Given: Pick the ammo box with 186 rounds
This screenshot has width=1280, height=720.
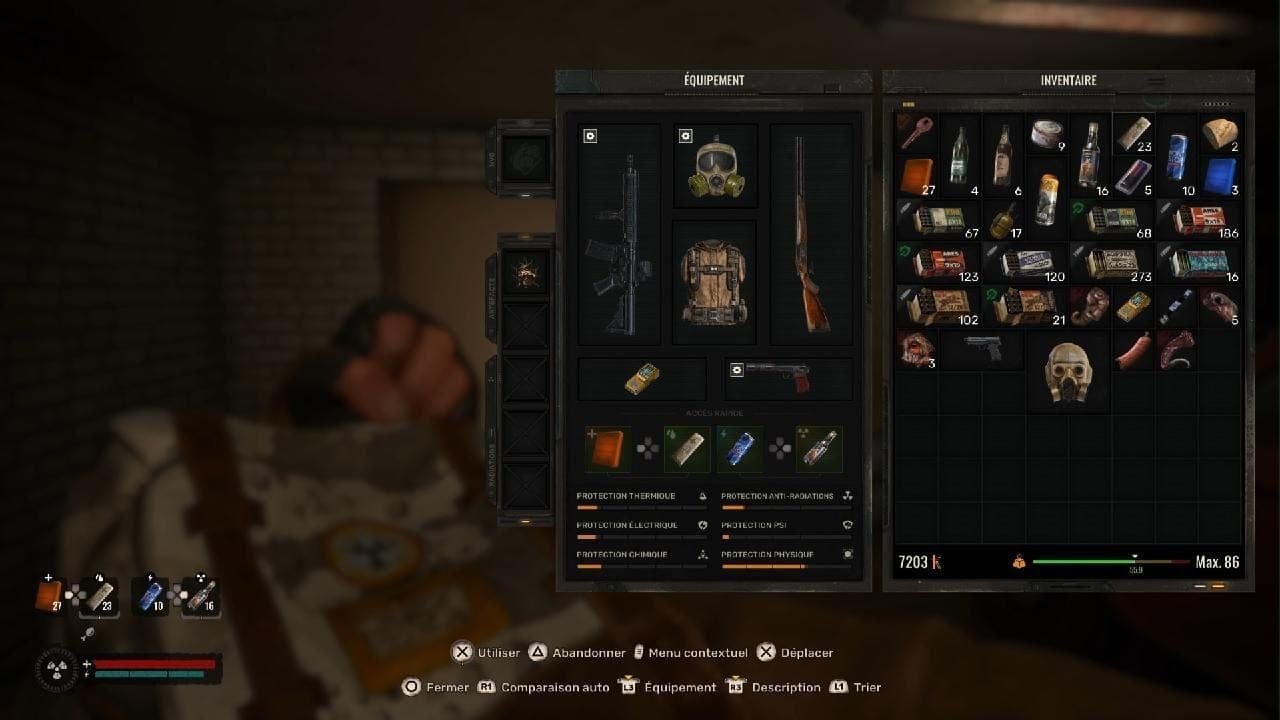Looking at the screenshot, I should [x=1200, y=220].
